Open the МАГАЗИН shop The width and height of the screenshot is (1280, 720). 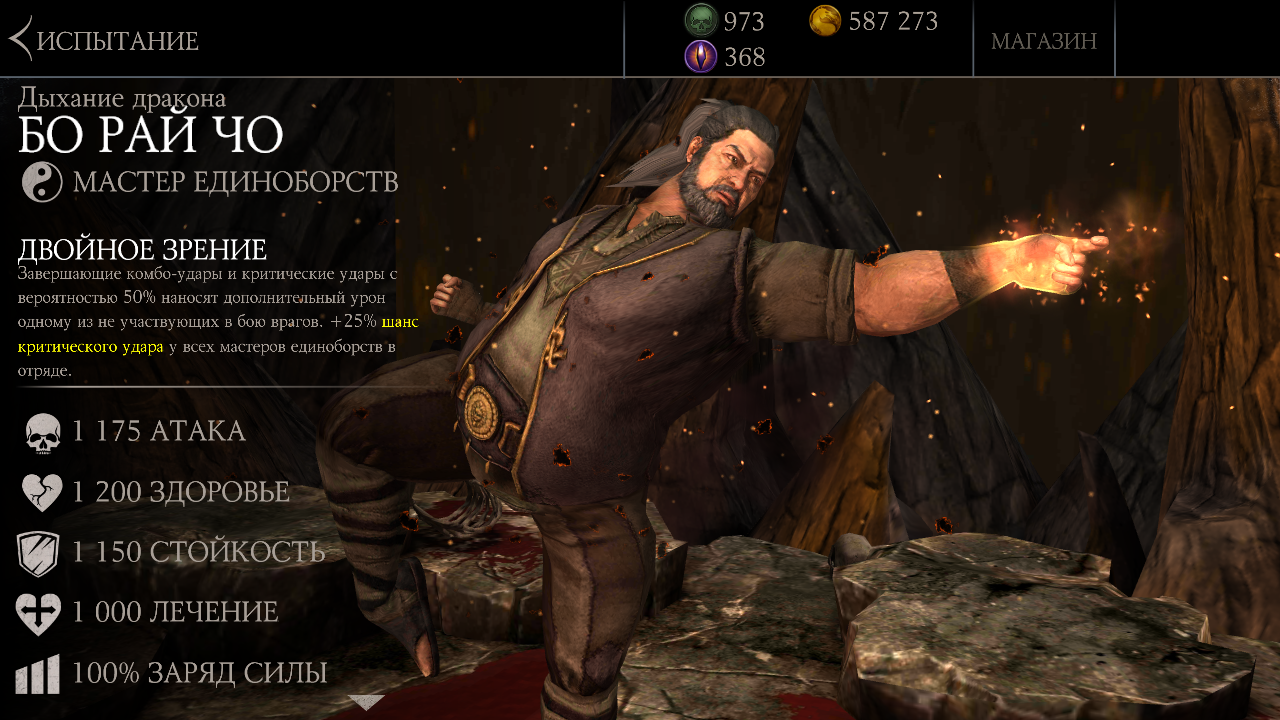(1043, 41)
